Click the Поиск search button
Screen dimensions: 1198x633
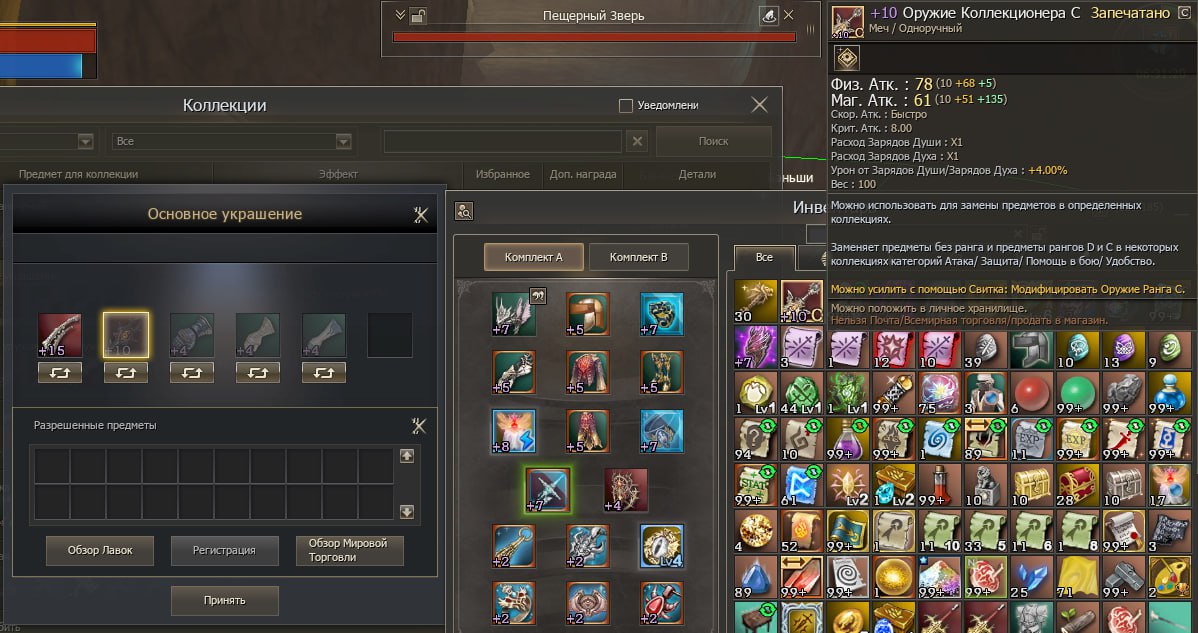(x=713, y=141)
